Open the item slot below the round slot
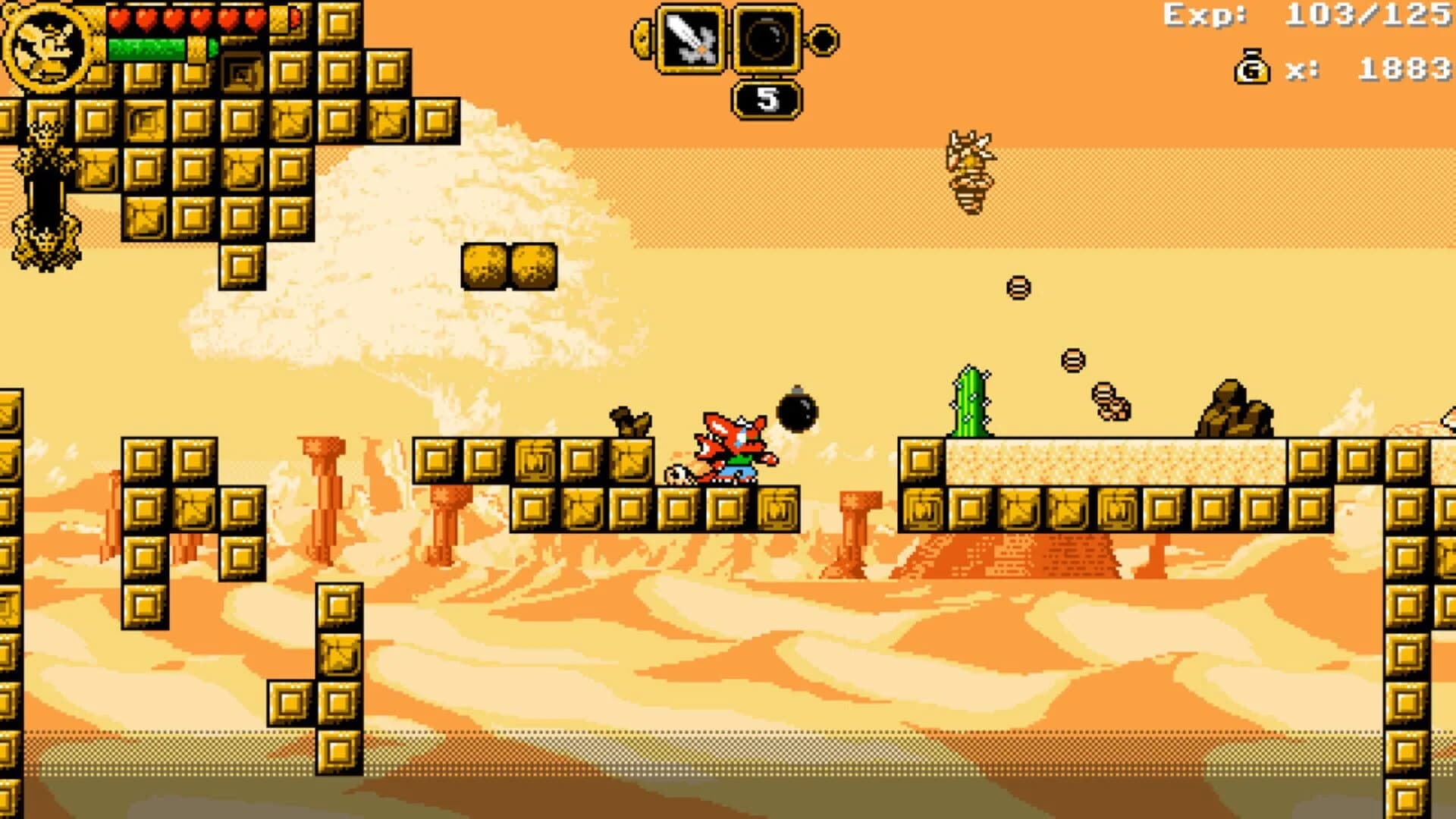Viewport: 1456px width, 819px height. (x=767, y=98)
